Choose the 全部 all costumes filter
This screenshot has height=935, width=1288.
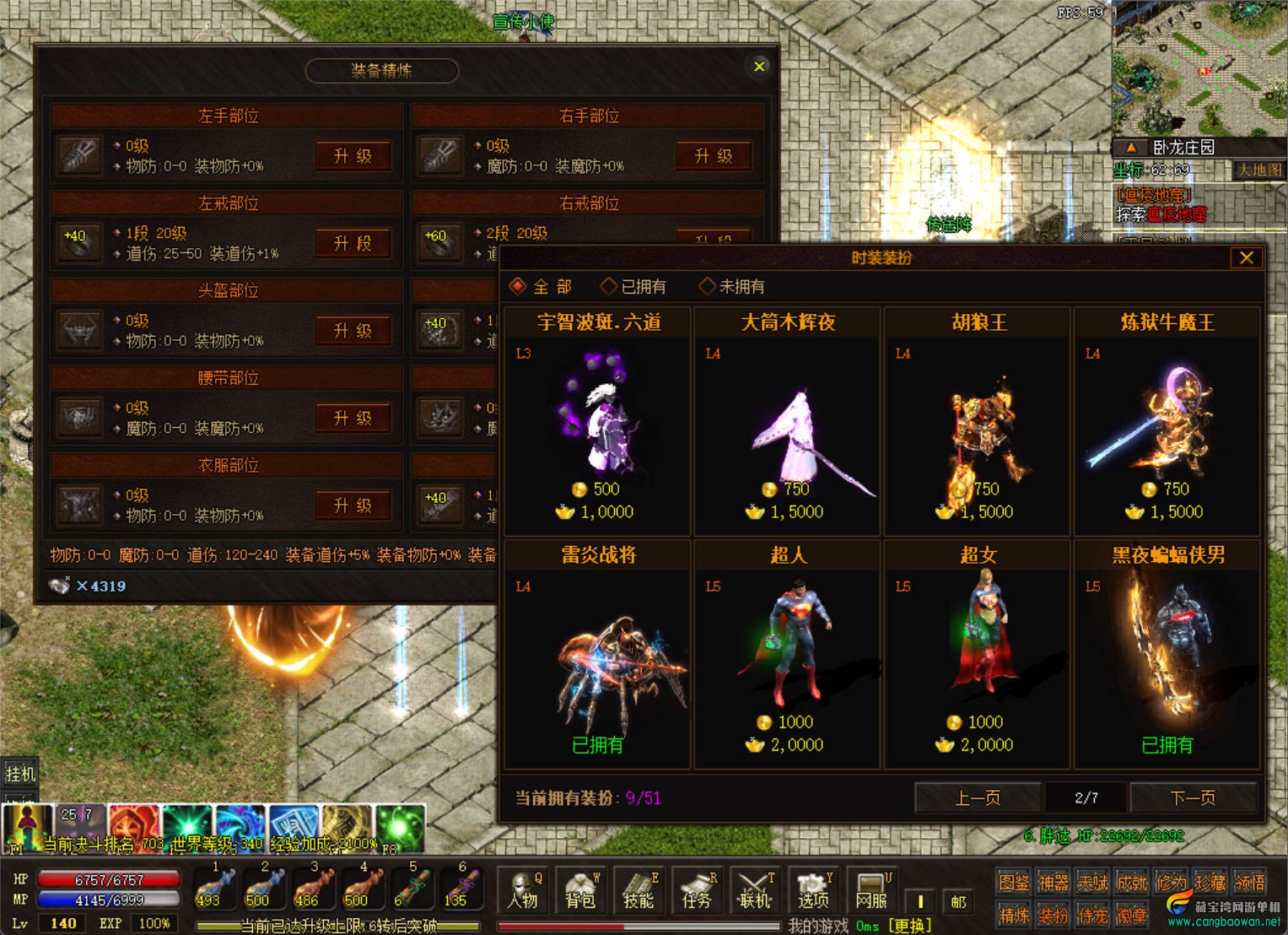point(542,287)
